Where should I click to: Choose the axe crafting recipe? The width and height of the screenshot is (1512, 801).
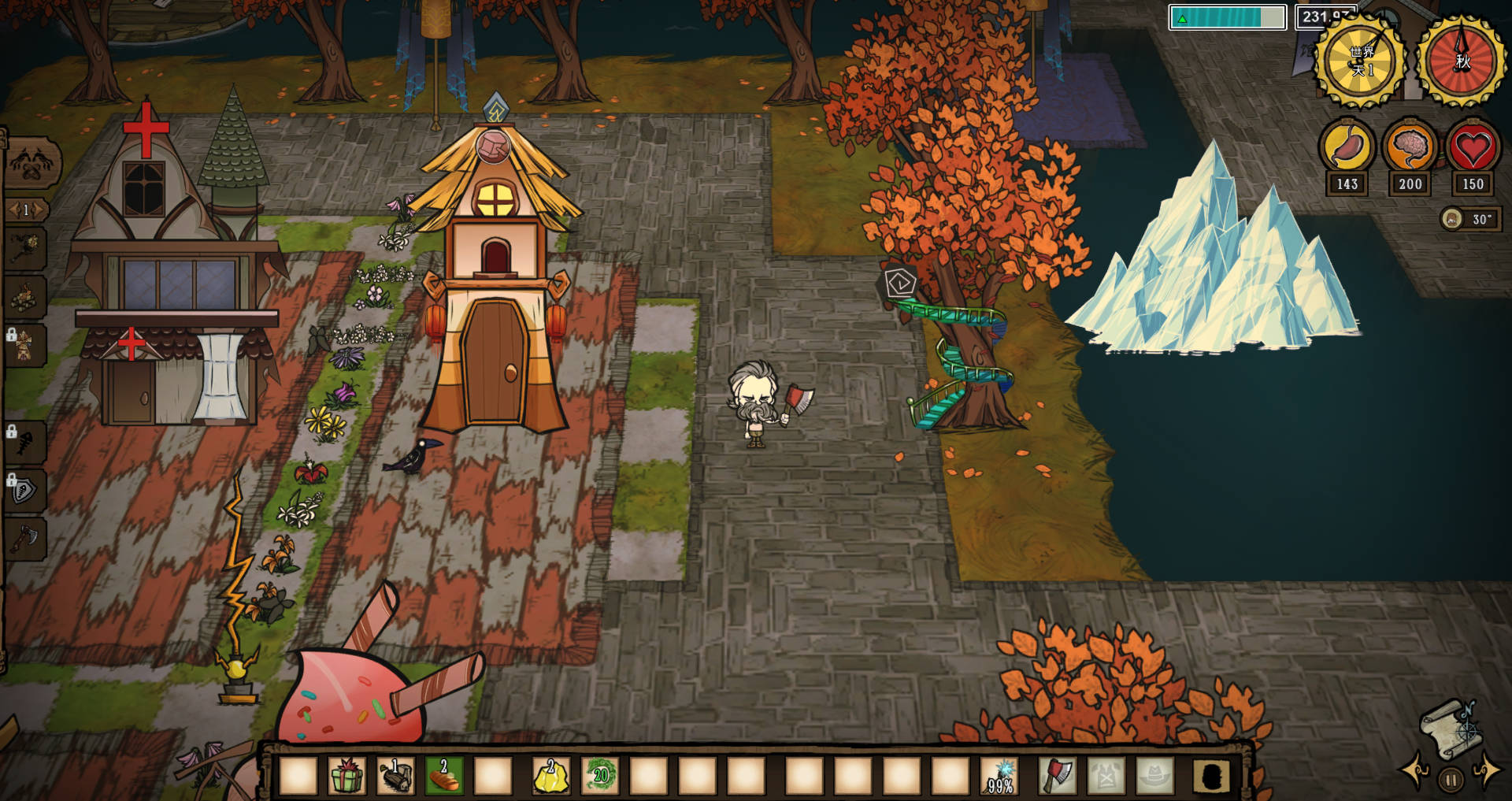click(25, 539)
